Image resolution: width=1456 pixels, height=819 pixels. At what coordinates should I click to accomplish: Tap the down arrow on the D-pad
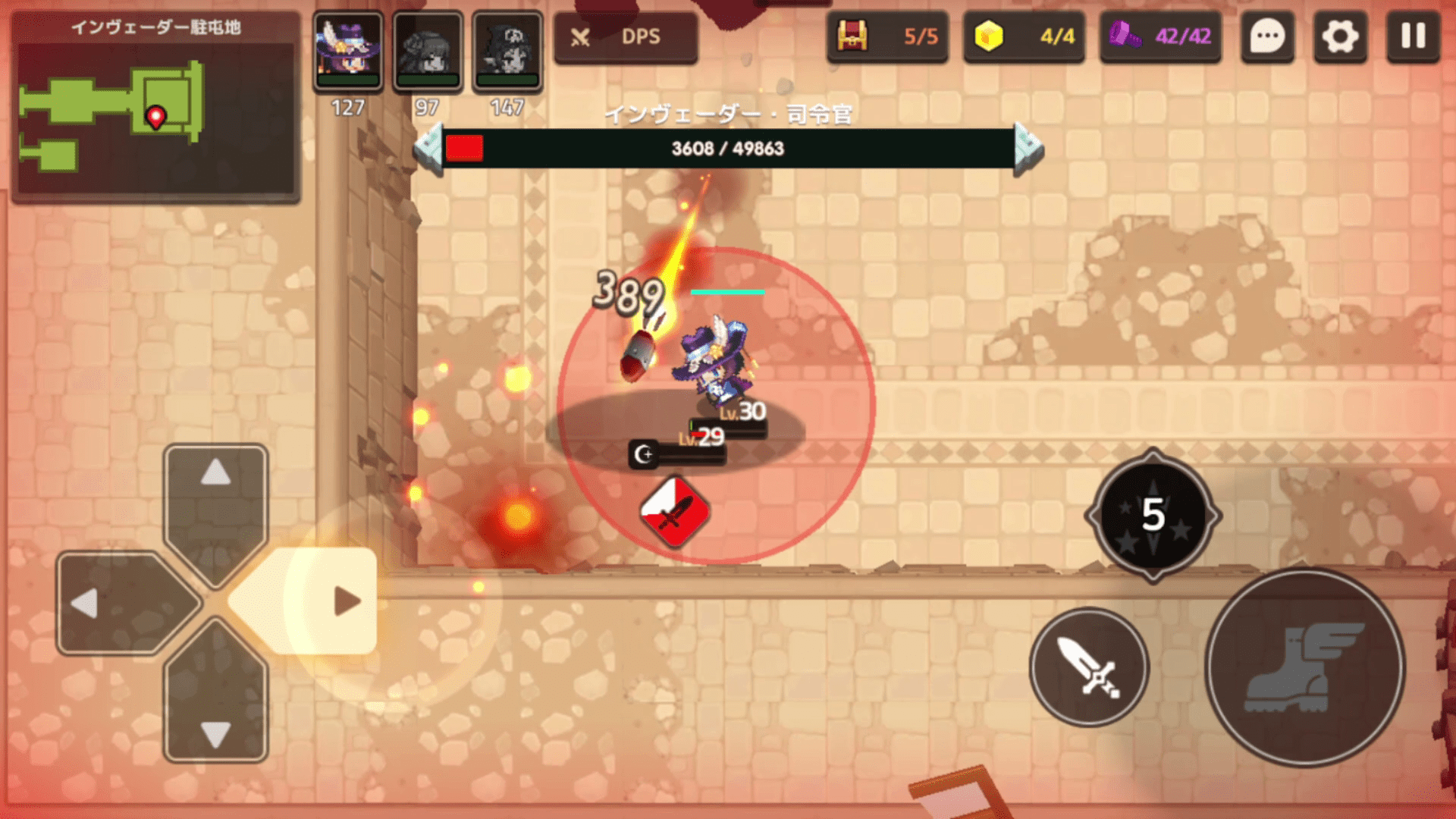pos(216,709)
